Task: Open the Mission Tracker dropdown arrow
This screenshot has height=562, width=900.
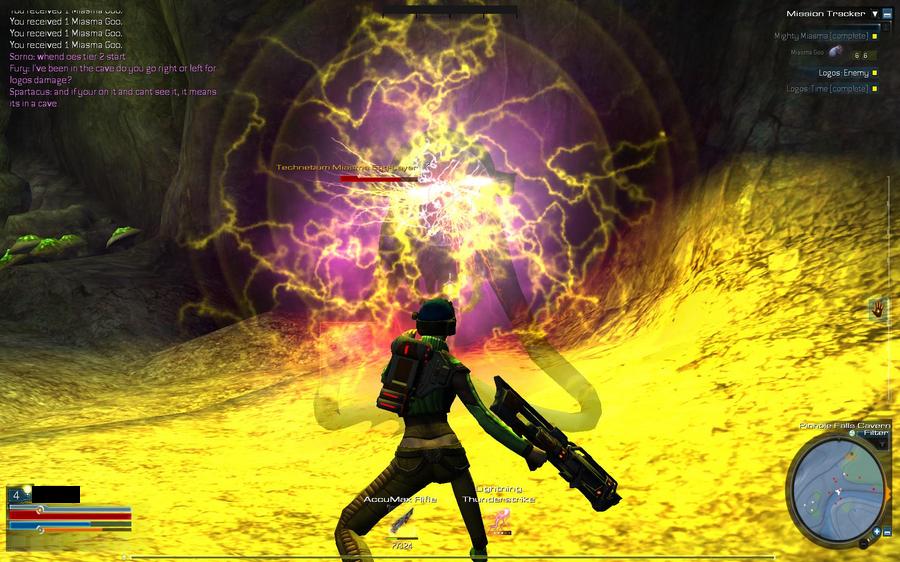Action: coord(875,14)
